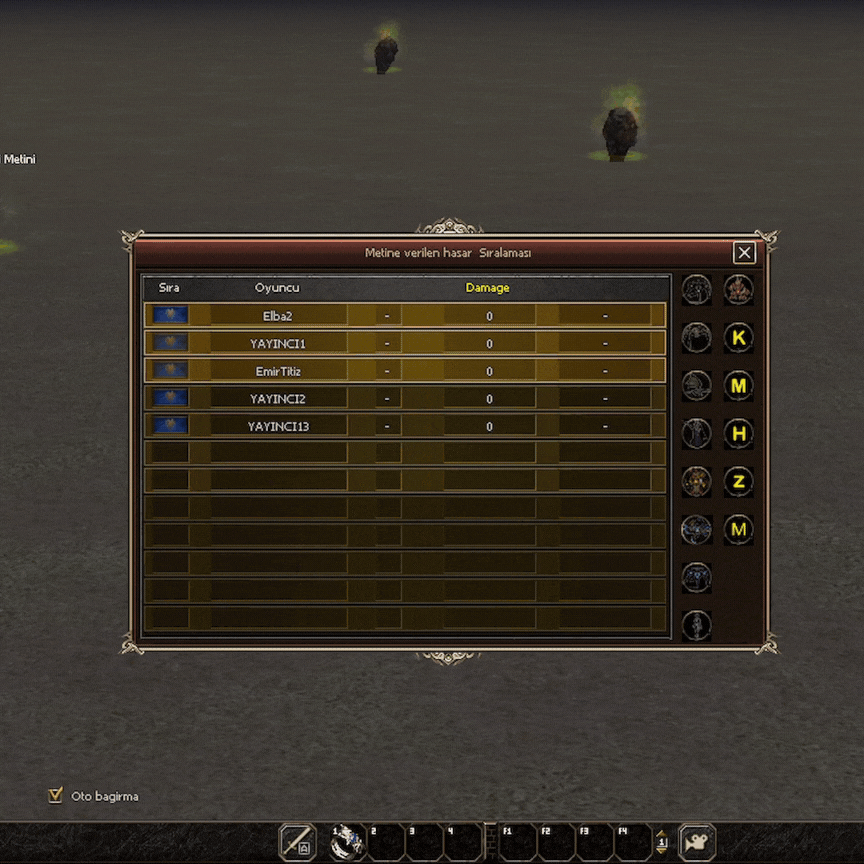
Task: Select the yellow H filter button
Action: tap(739, 434)
